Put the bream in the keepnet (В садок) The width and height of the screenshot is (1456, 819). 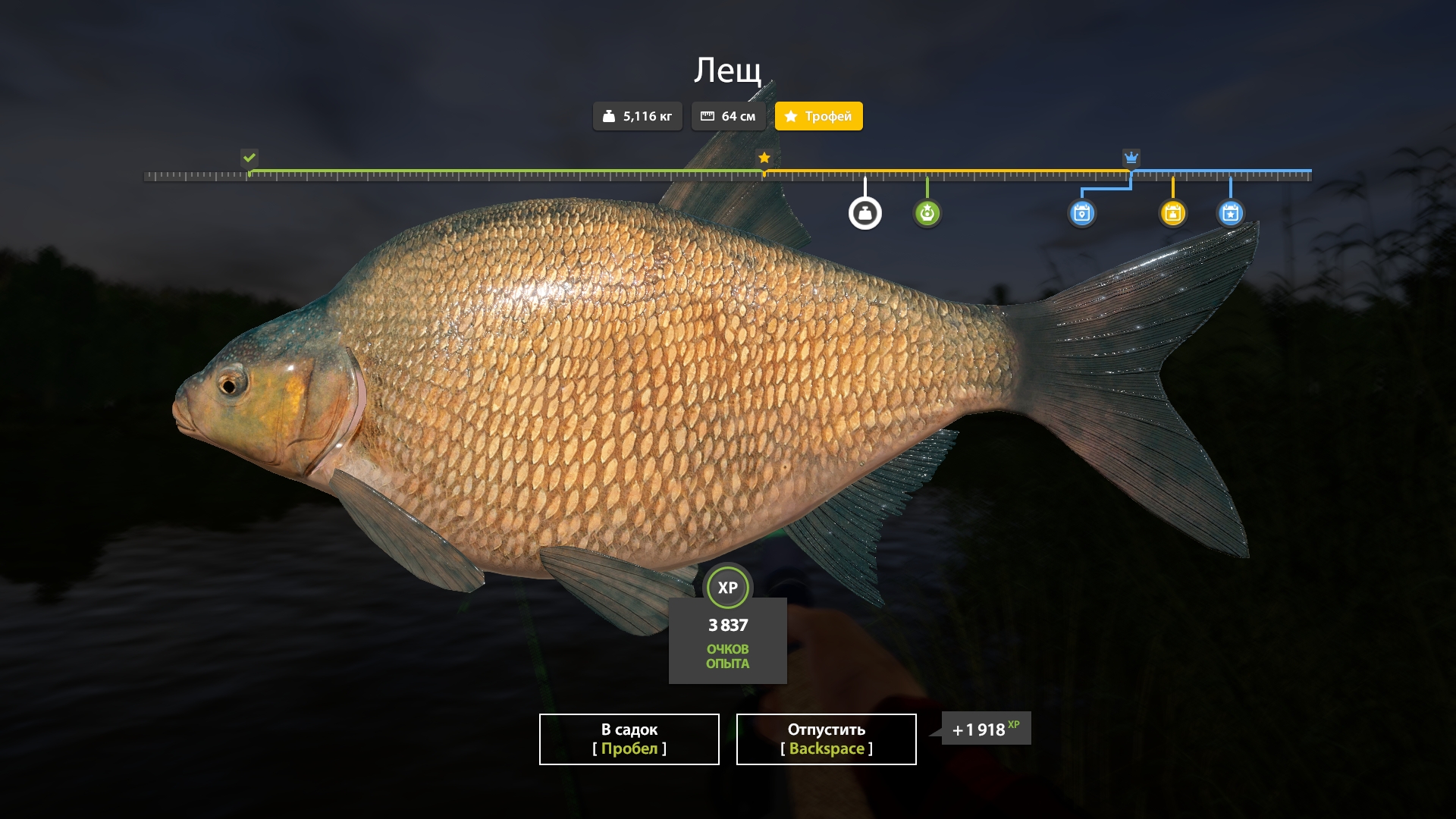pos(629,739)
